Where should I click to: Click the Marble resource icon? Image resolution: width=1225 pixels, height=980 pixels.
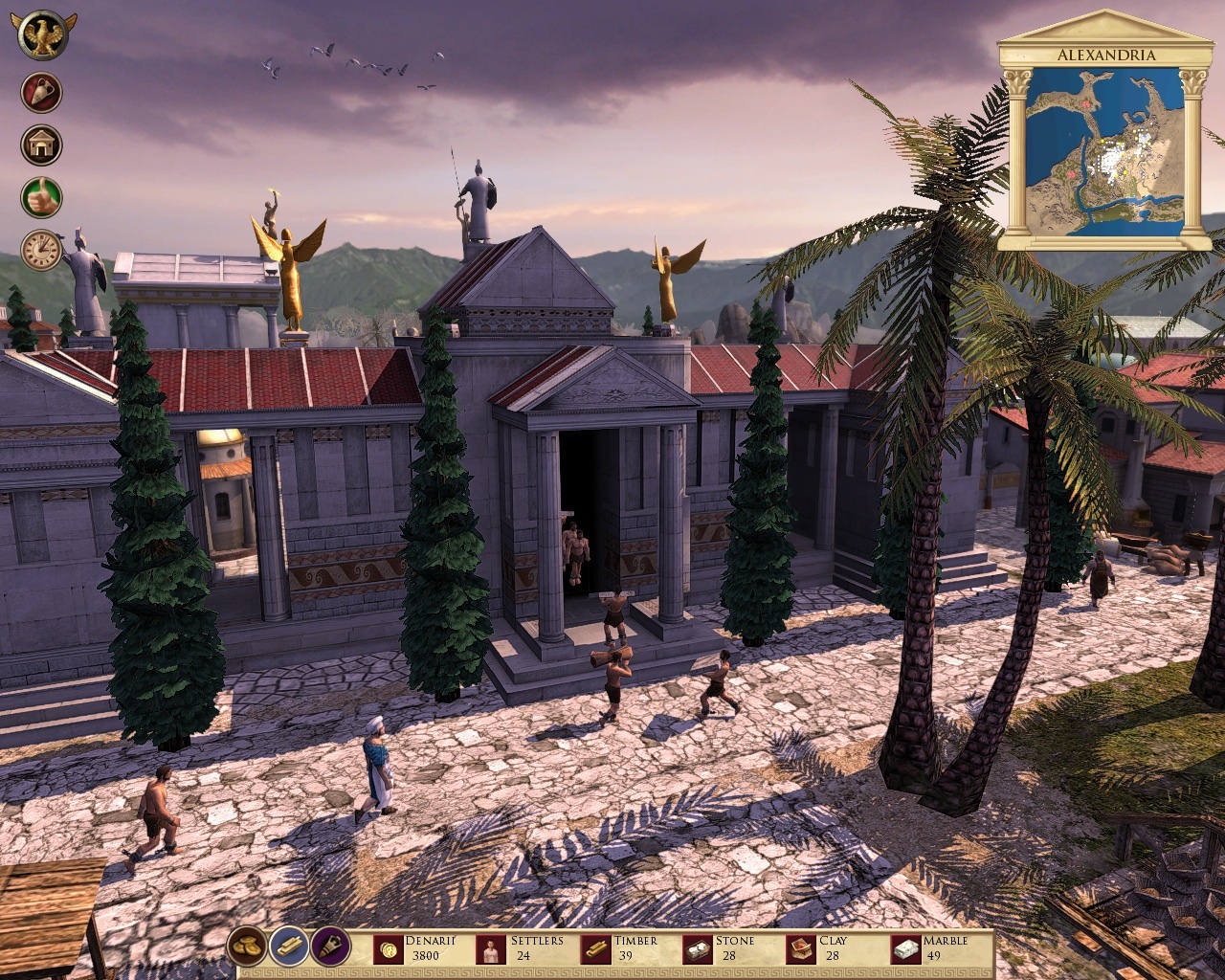coord(905,948)
